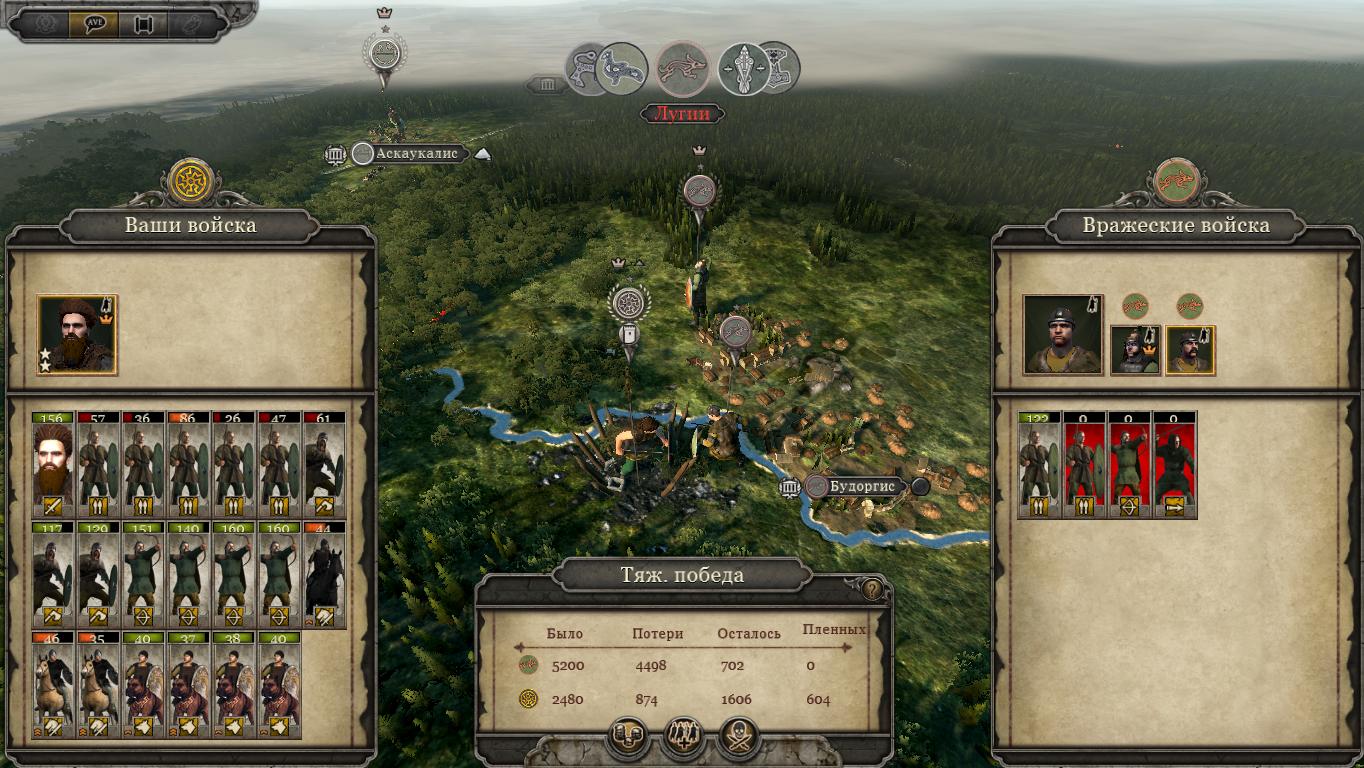
Task: Open the battle results help question mark
Action: point(872,590)
